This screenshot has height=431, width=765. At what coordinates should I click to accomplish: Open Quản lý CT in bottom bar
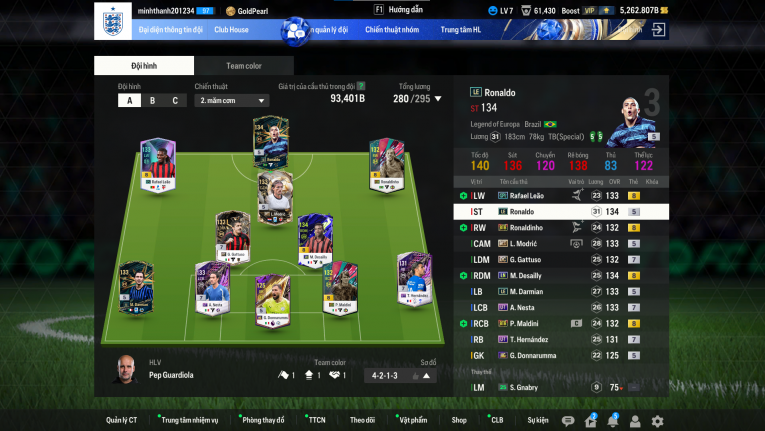[x=121, y=420]
